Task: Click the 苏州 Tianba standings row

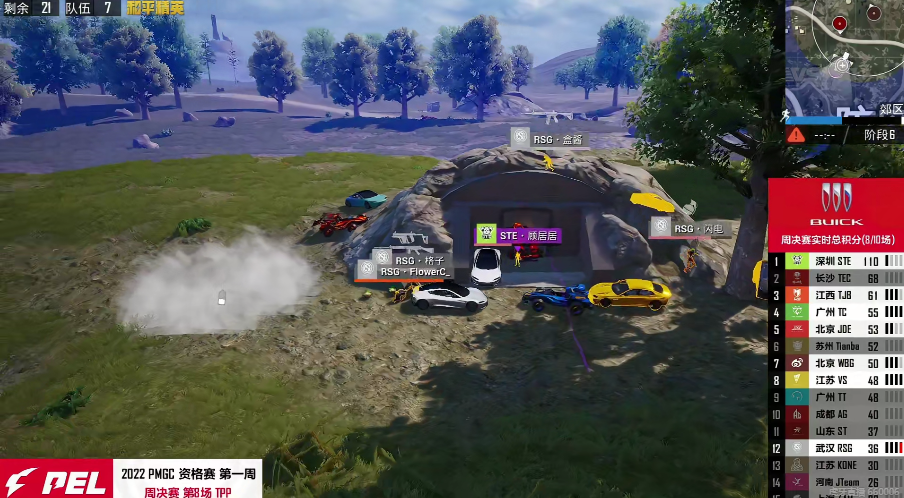Action: (836, 346)
